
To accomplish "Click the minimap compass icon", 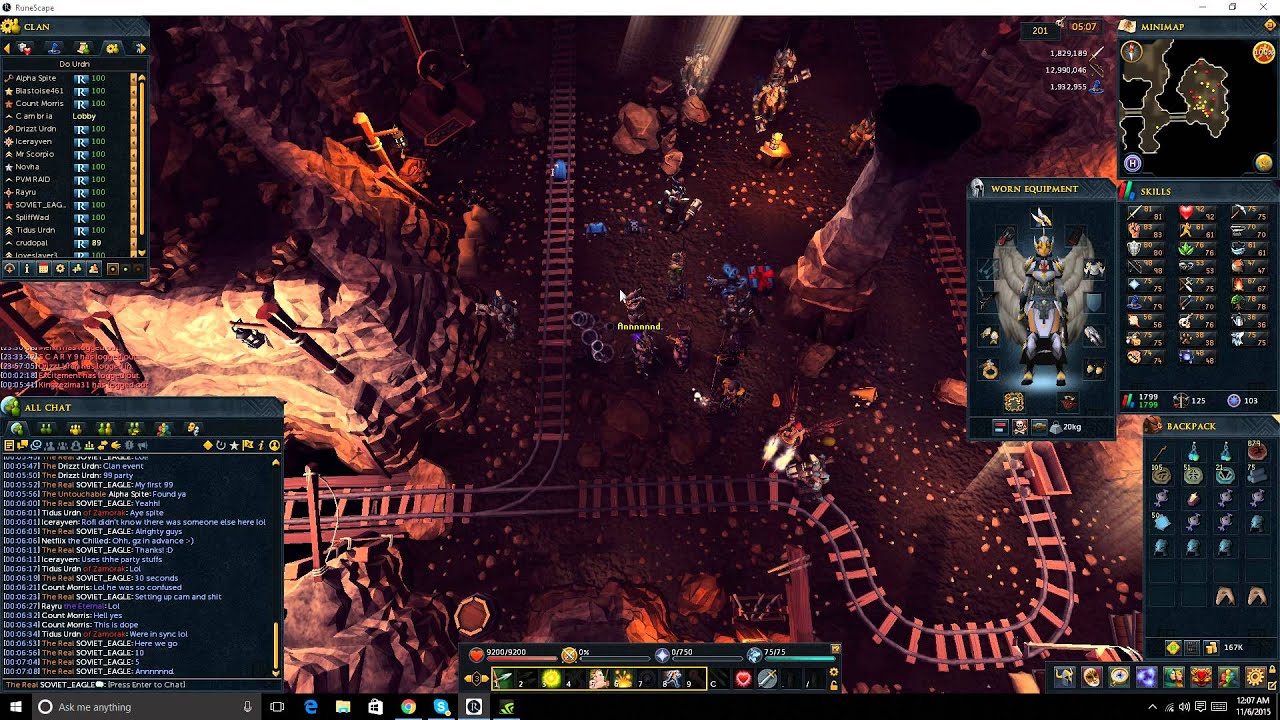I will point(1132,52).
